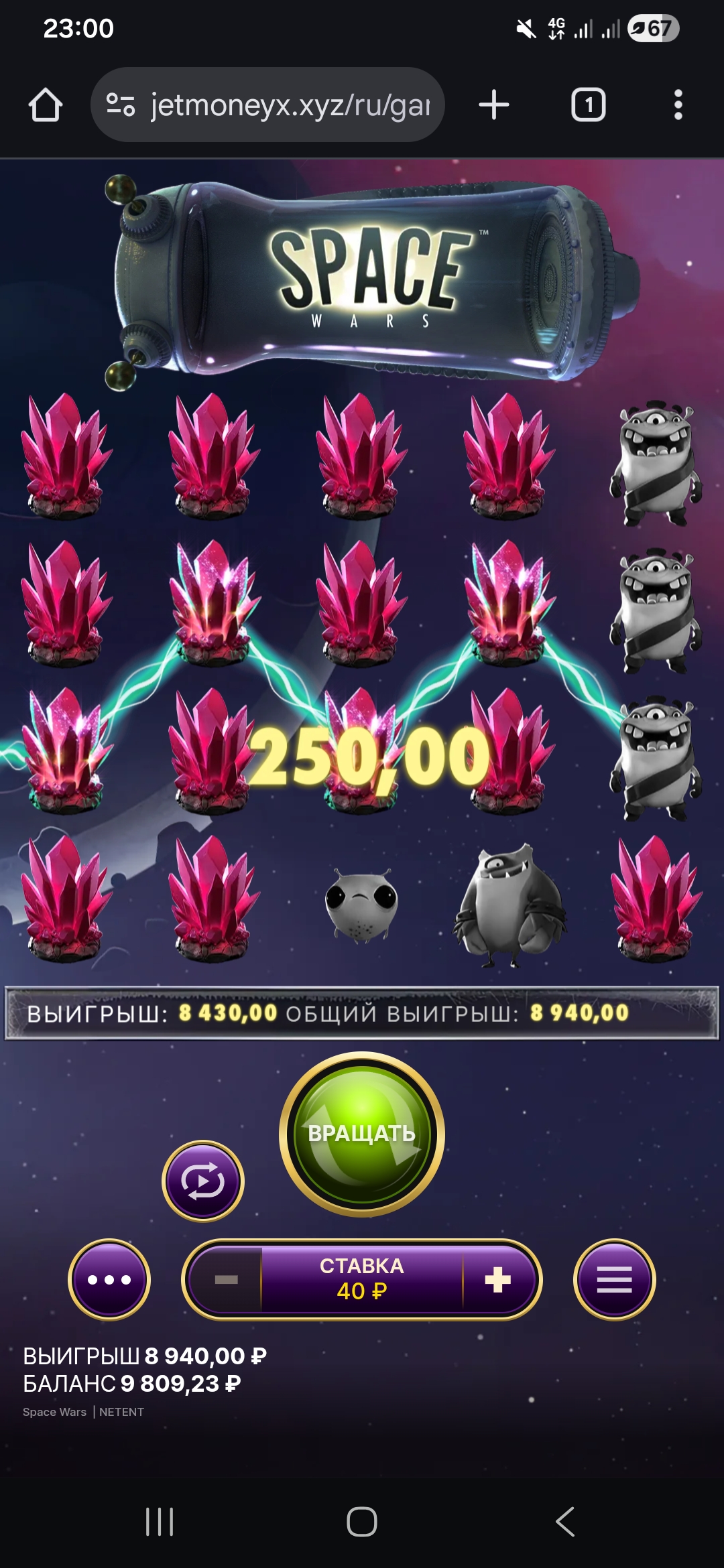Increase the bet with the plus button

pyautogui.click(x=497, y=1280)
